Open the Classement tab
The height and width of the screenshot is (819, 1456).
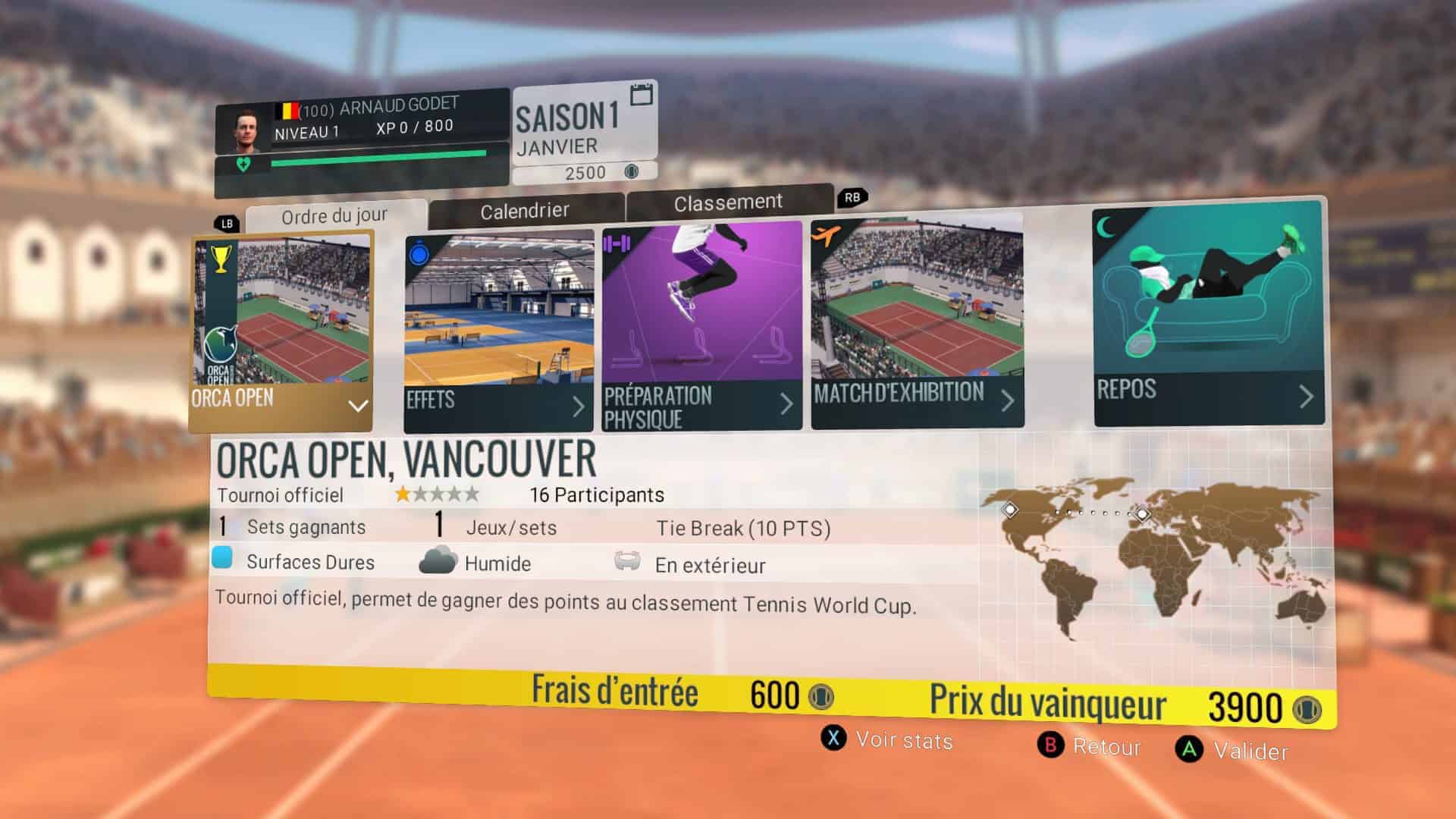(x=728, y=202)
